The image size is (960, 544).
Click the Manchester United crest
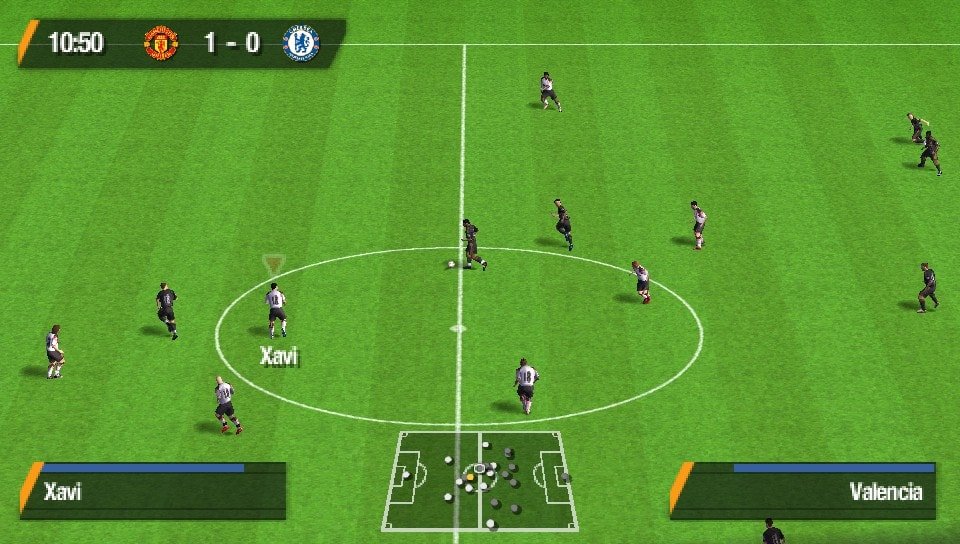[161, 44]
